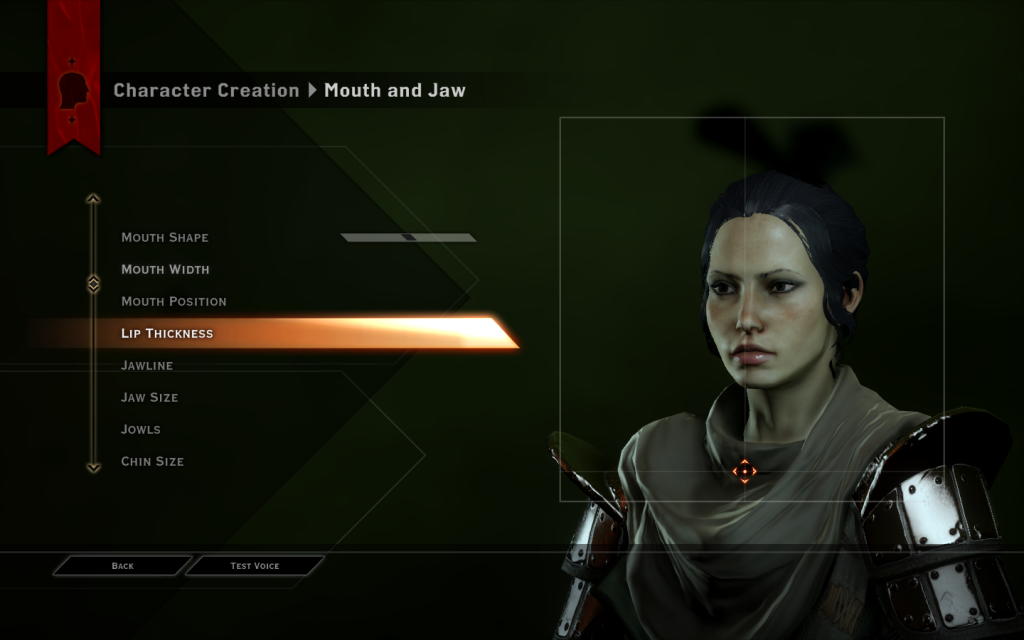Adjust the Mouth Shape slider bar

pos(408,238)
